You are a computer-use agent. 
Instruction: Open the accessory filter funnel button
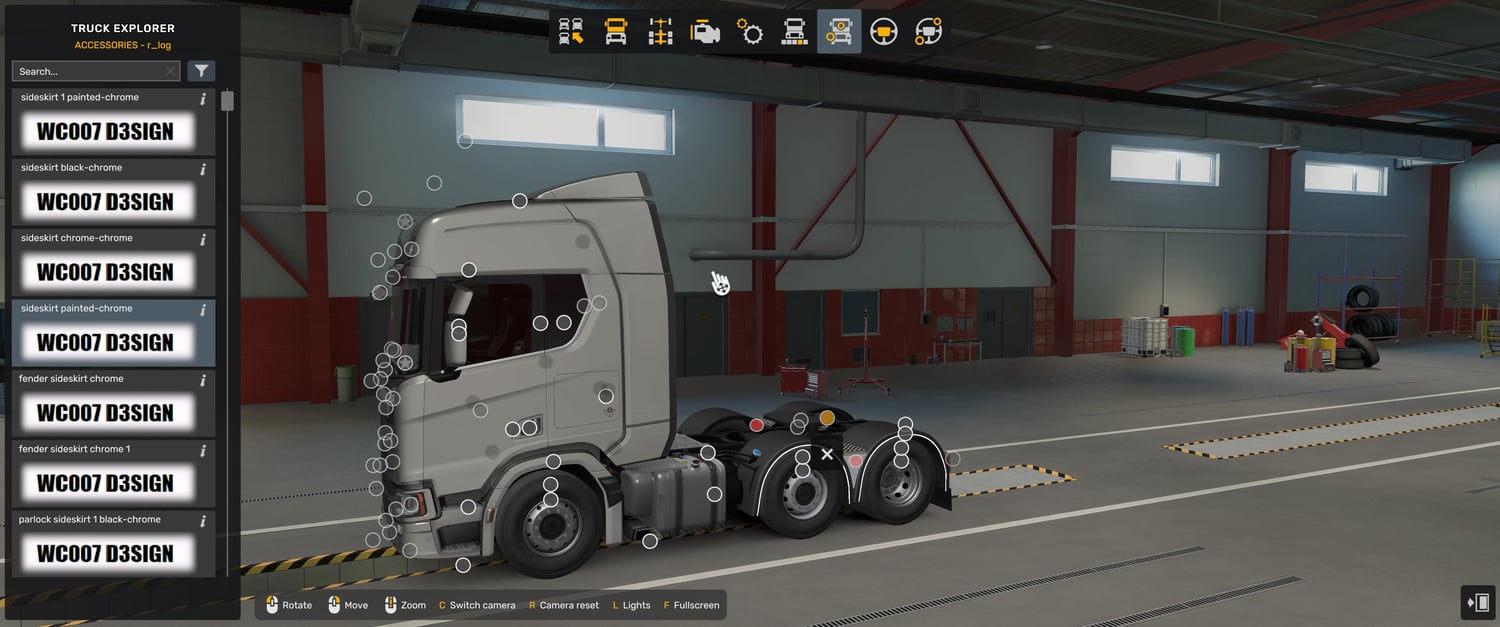pyautogui.click(x=201, y=71)
